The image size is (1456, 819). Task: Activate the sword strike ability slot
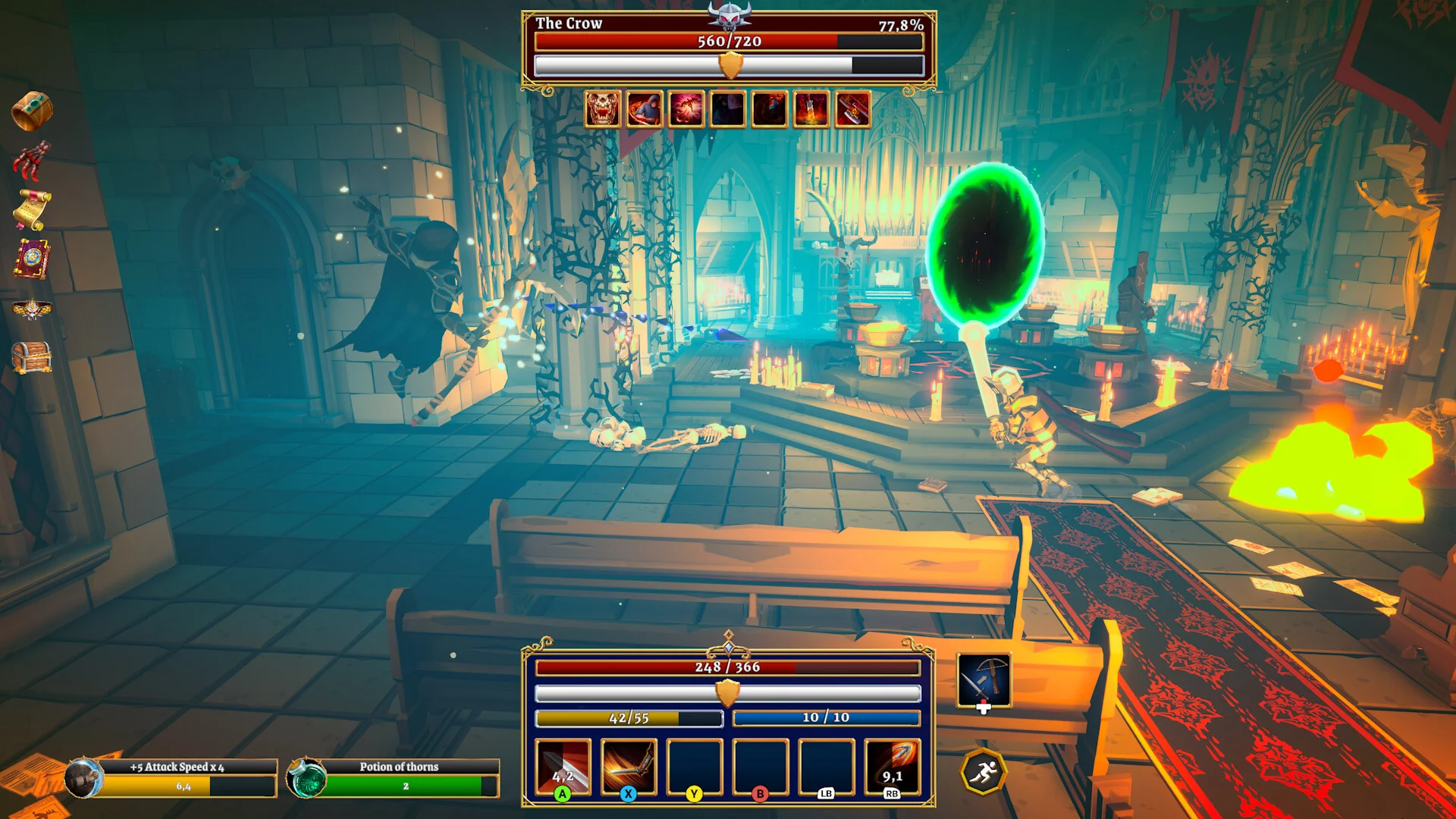tap(563, 767)
